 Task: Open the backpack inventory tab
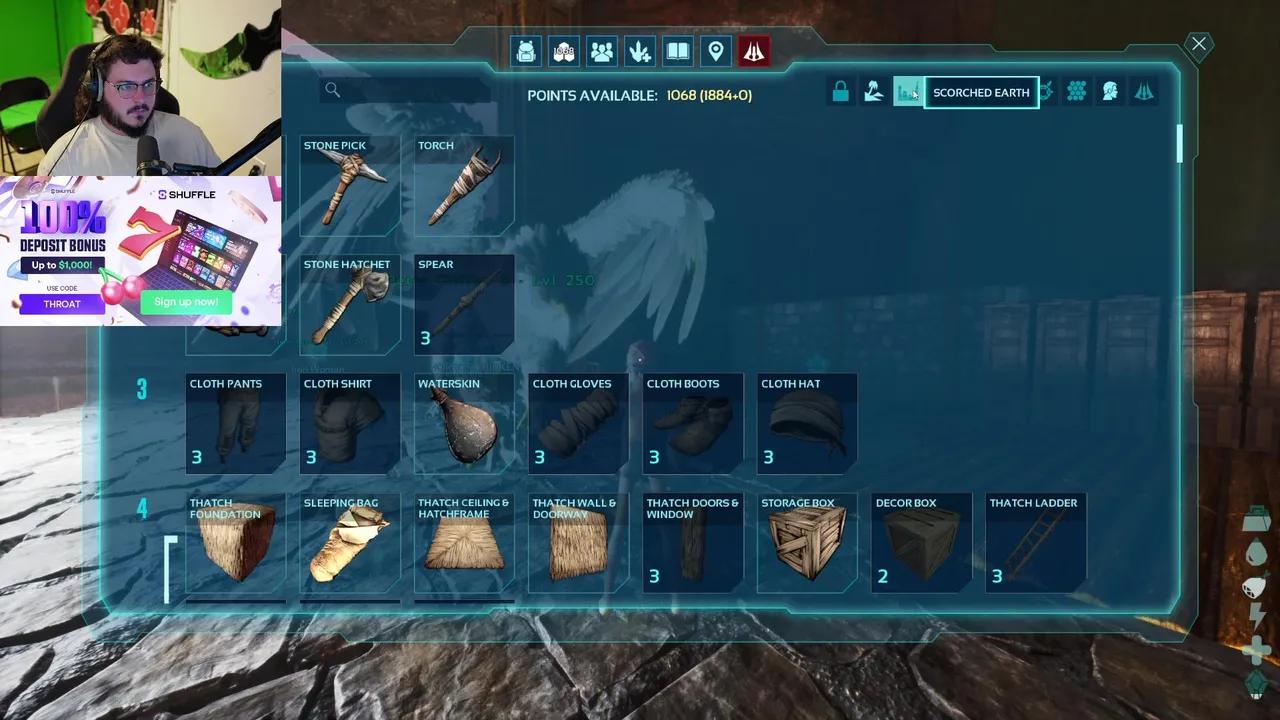click(526, 51)
